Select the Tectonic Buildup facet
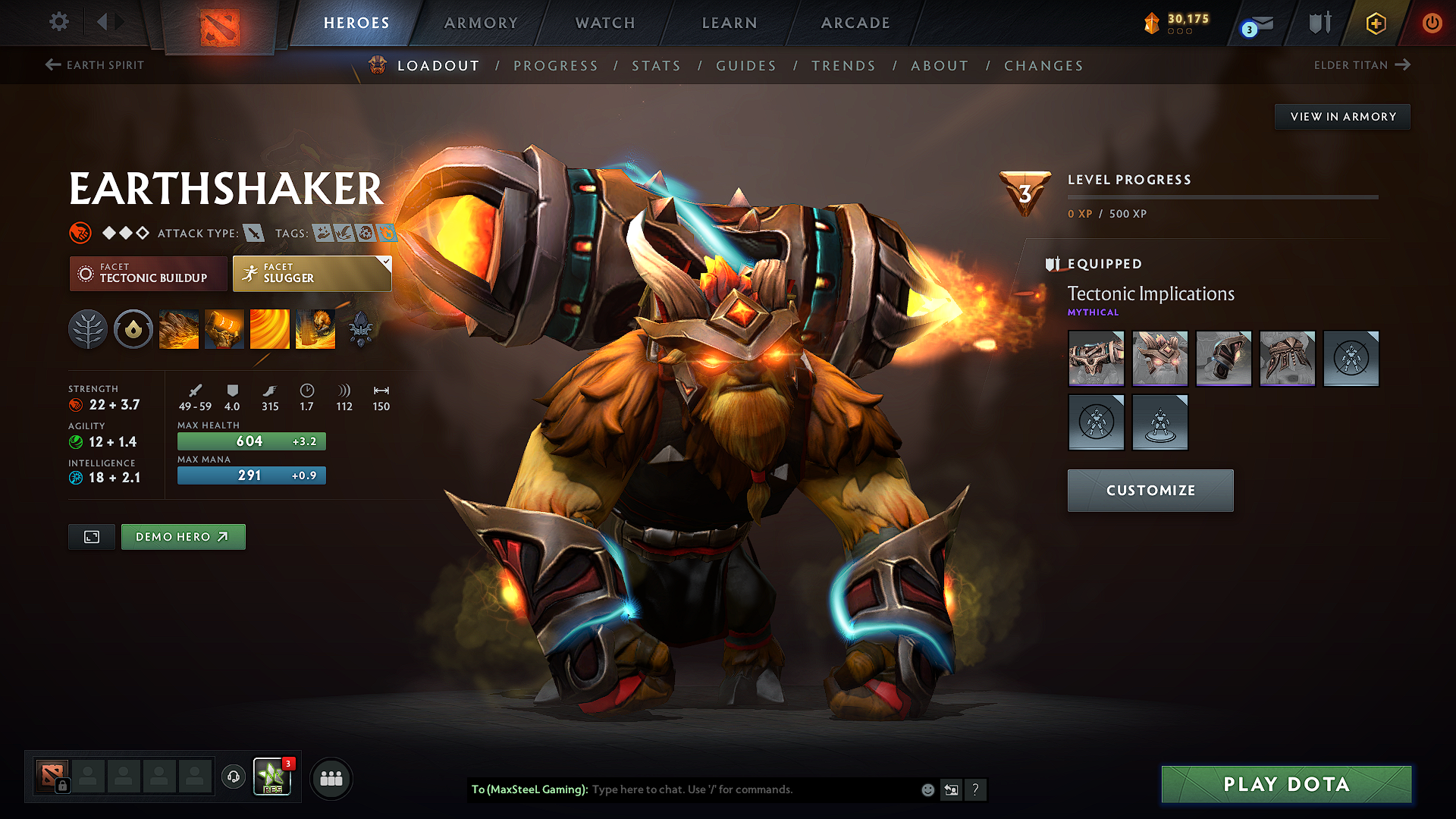Viewport: 1456px width, 819px height. click(148, 273)
